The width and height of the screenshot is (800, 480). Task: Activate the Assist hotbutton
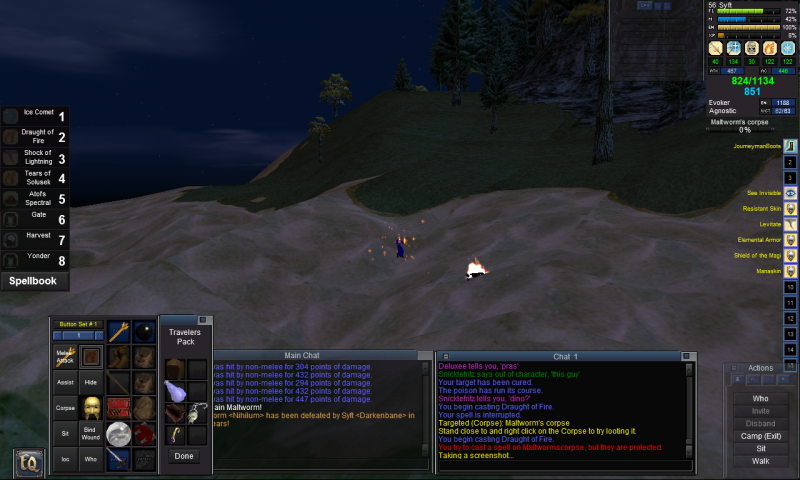(x=65, y=382)
